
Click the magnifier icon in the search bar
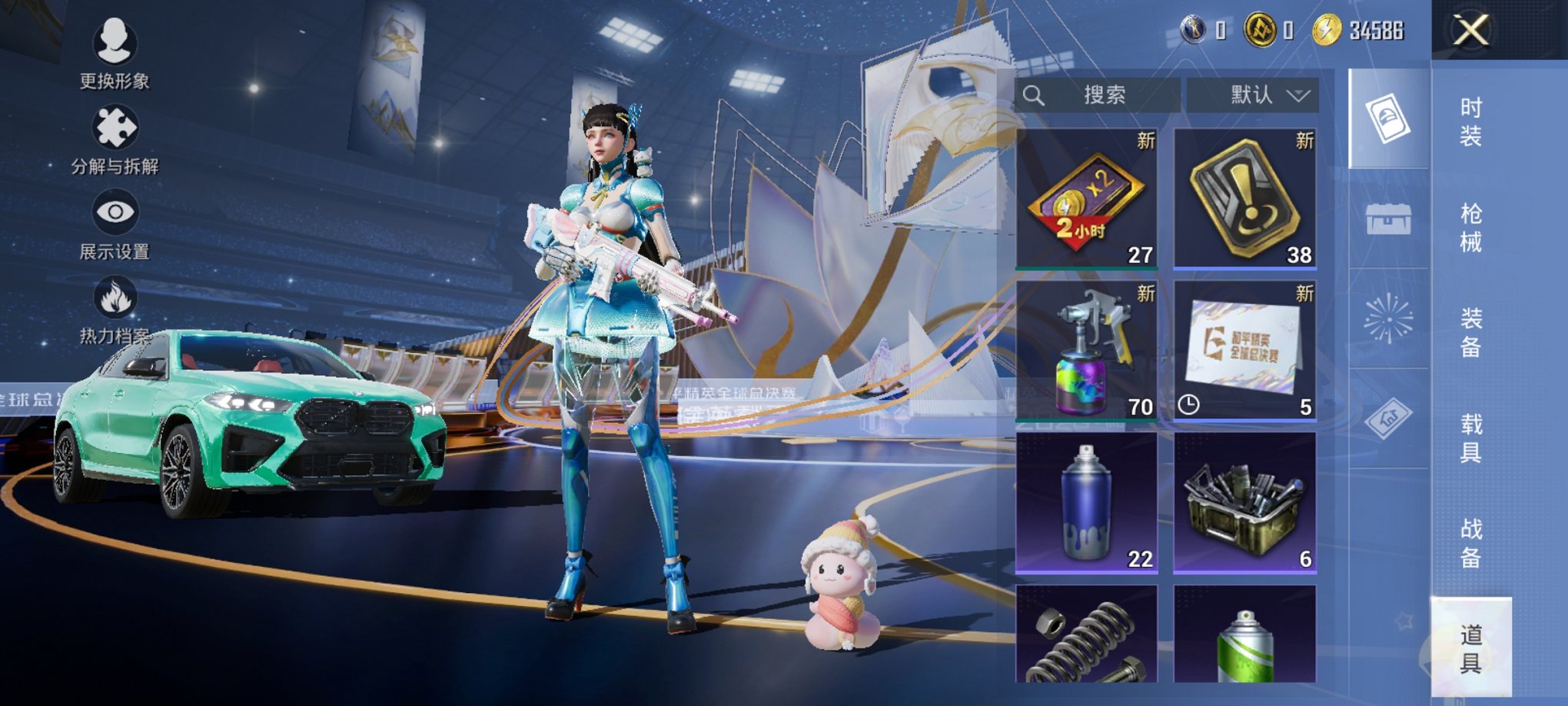(1033, 95)
